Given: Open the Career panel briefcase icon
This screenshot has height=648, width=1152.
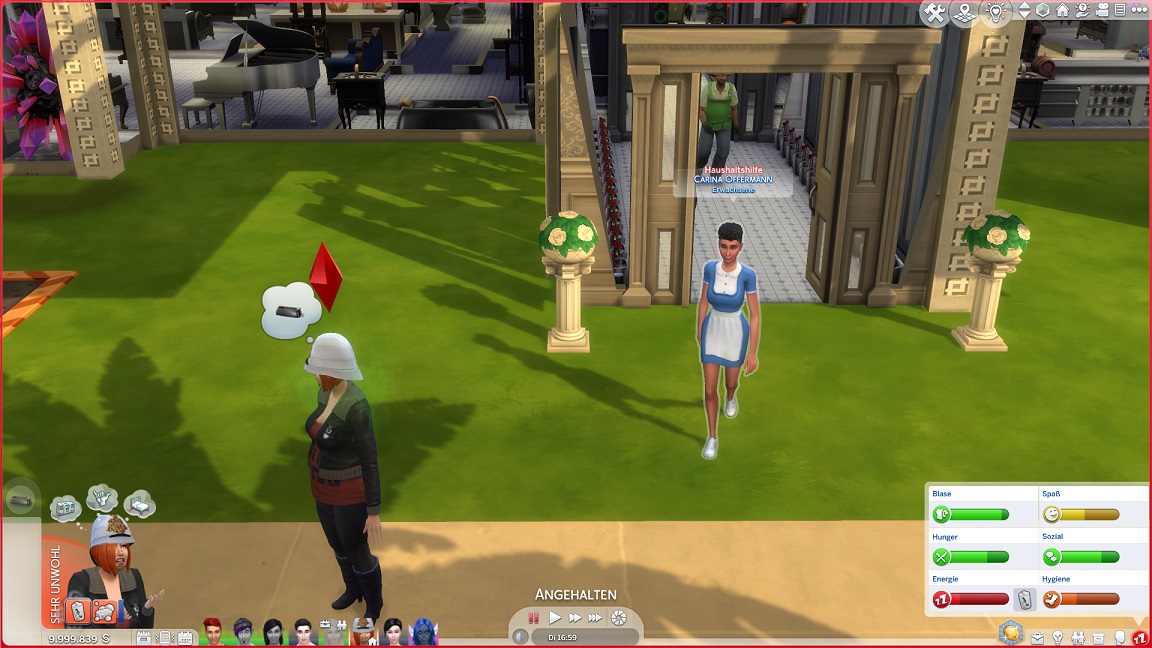Looking at the screenshot, I should (x=1037, y=637).
